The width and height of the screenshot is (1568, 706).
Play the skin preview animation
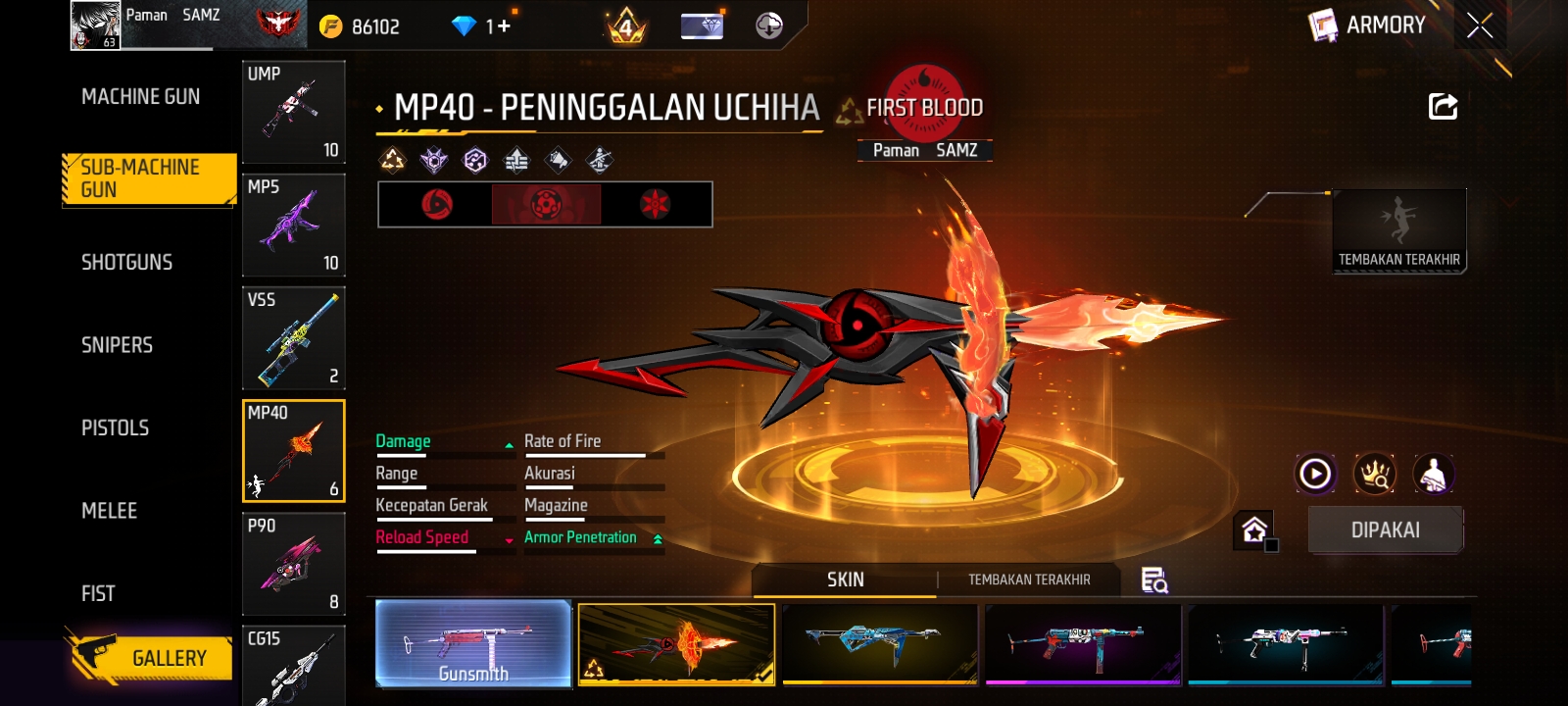tap(1315, 474)
